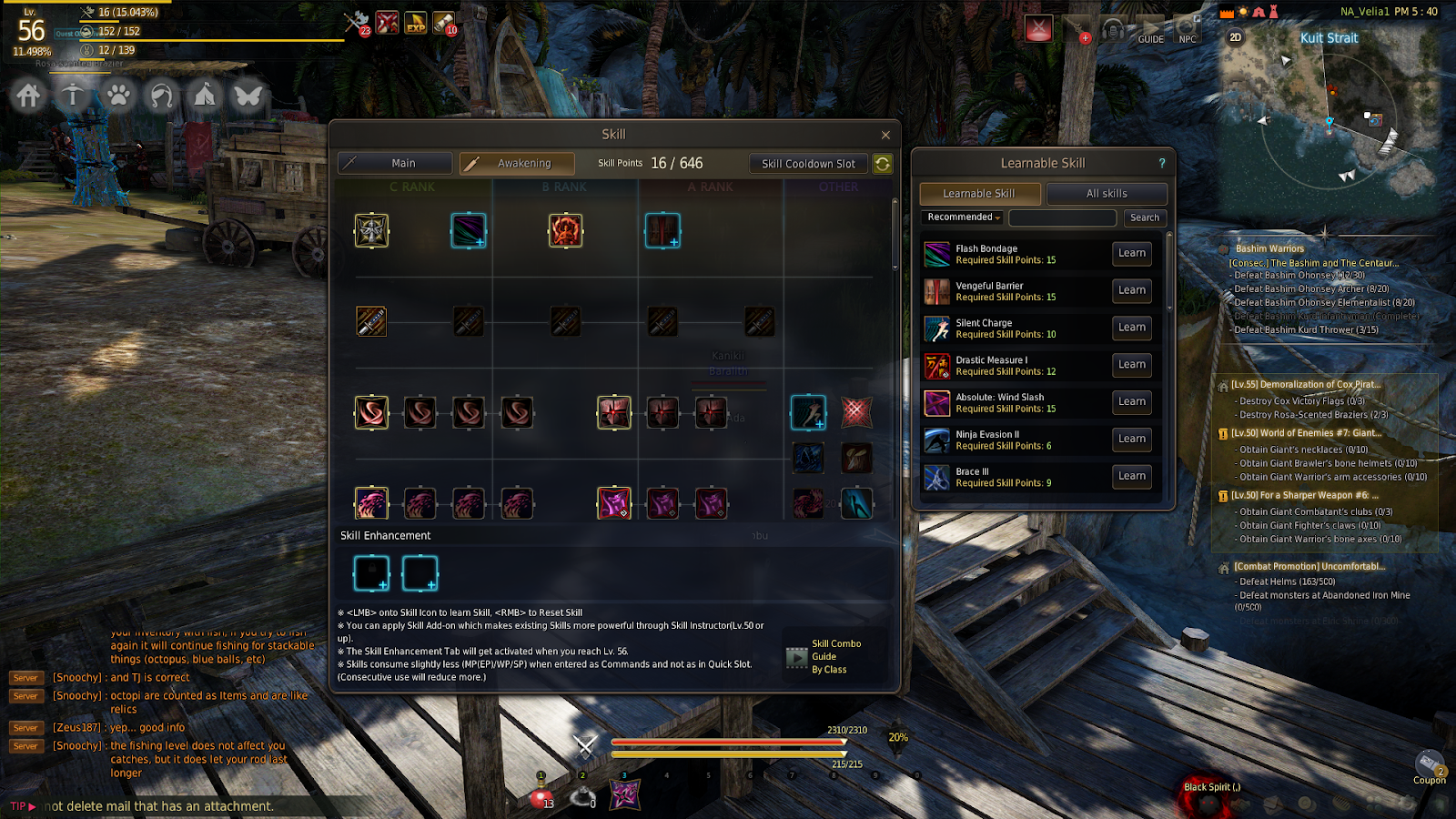1456x819 pixels.
Task: Select the Learnable Skill tab
Action: tap(979, 194)
